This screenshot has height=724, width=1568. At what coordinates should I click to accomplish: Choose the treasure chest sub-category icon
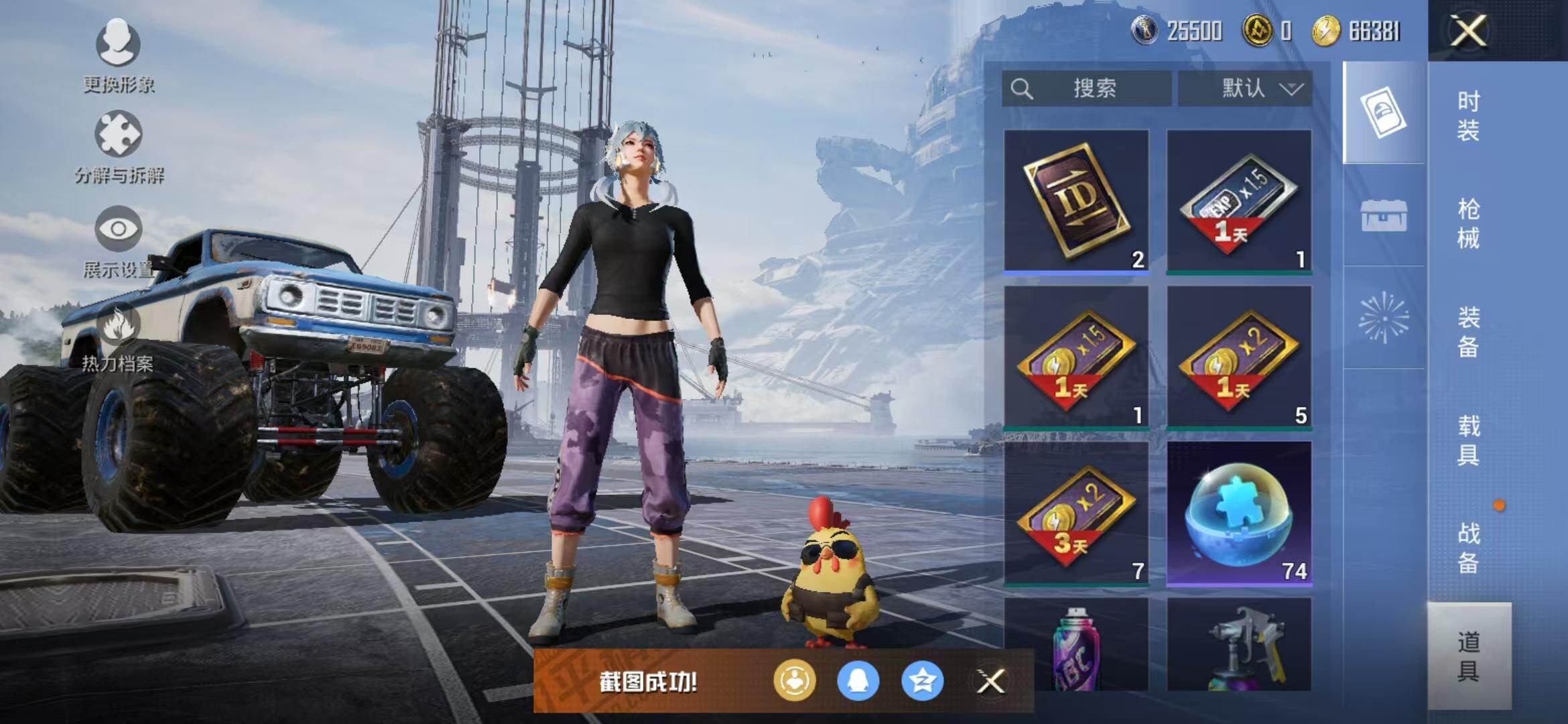1384,216
